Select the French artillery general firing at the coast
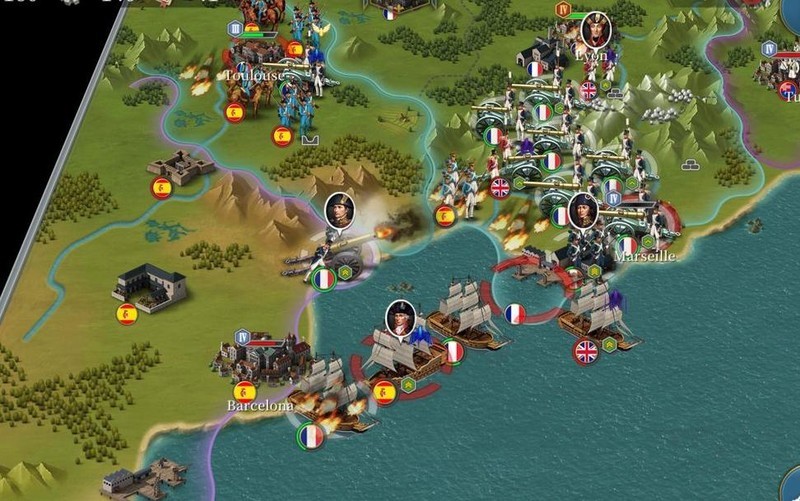The height and width of the screenshot is (501, 800). point(330,250)
